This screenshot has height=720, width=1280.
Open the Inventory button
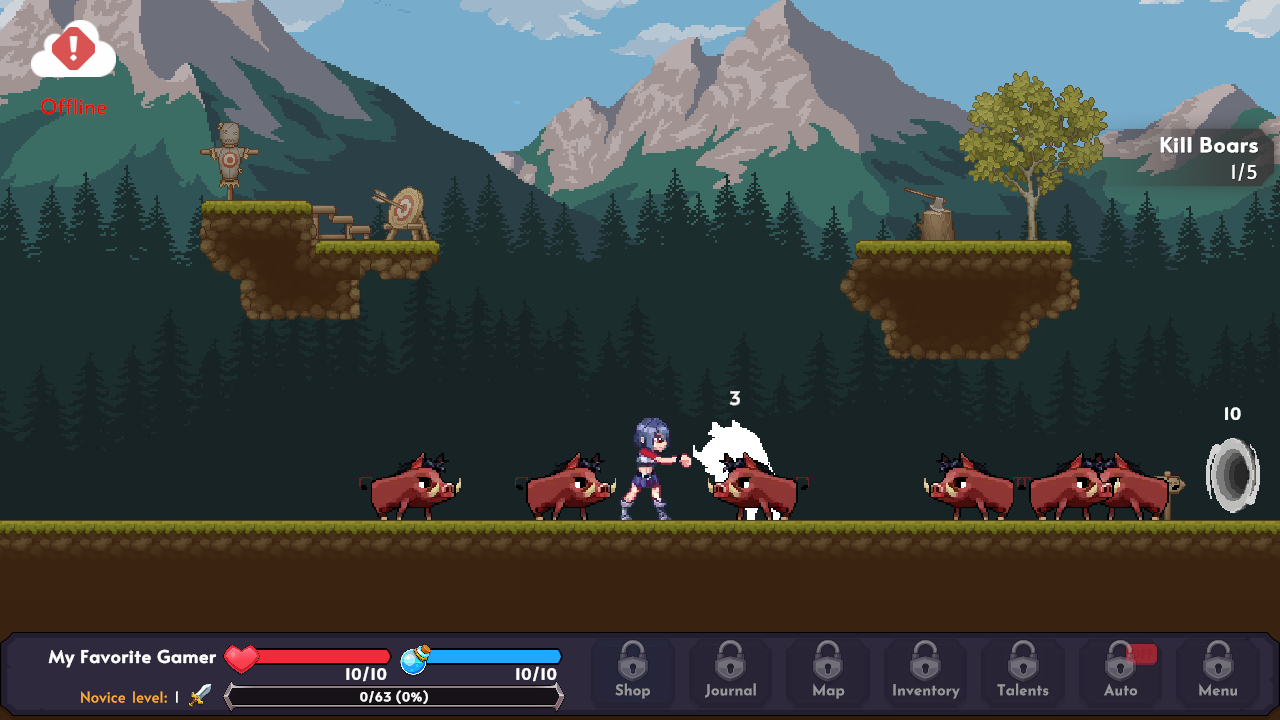pyautogui.click(x=925, y=671)
